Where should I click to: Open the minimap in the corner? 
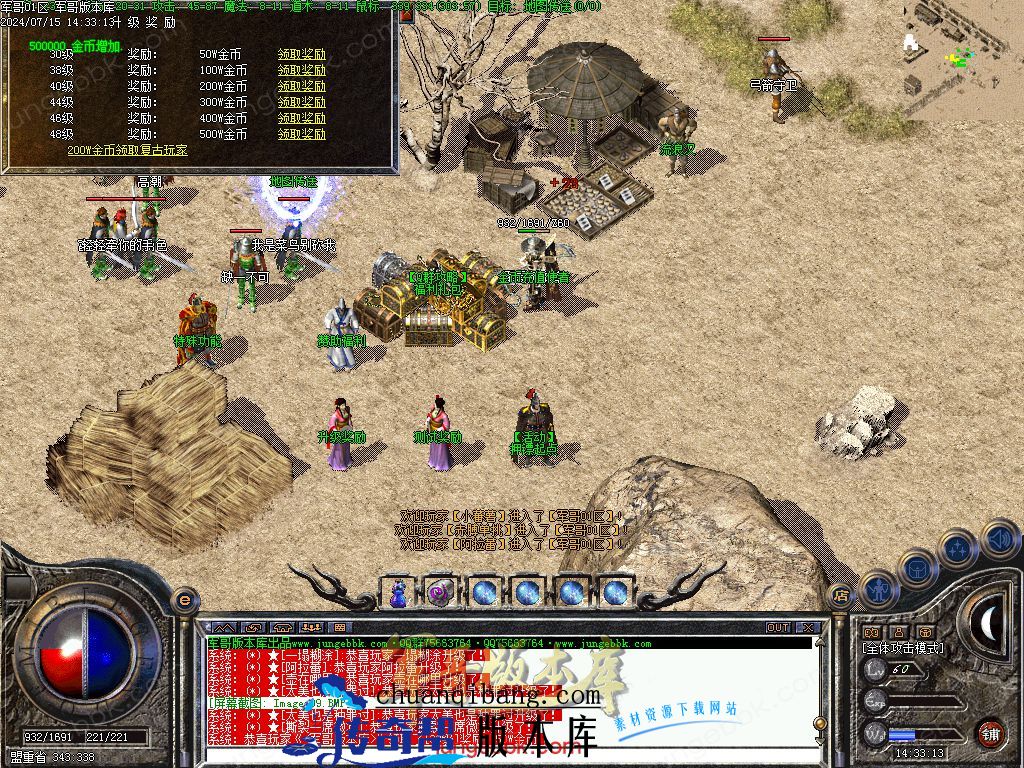click(962, 60)
